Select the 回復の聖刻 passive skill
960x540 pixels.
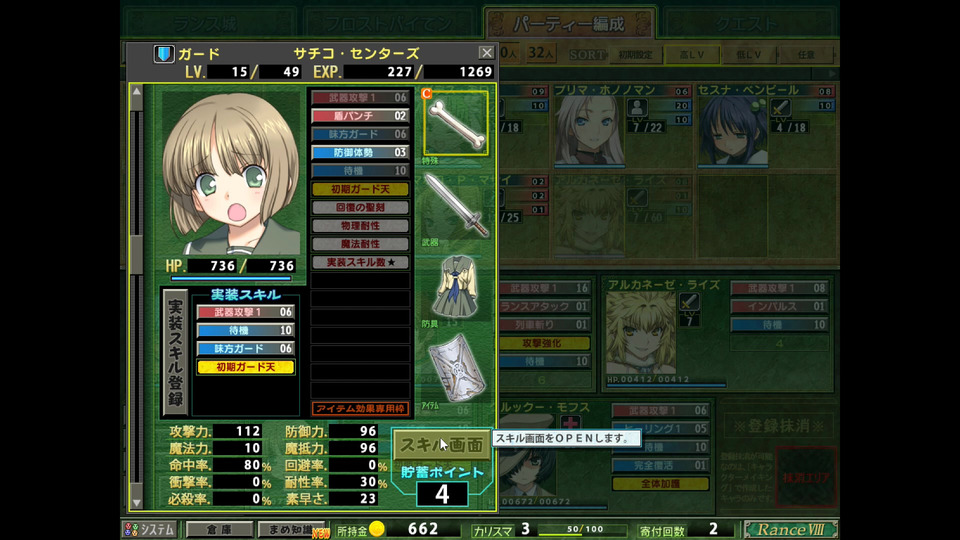pos(360,207)
